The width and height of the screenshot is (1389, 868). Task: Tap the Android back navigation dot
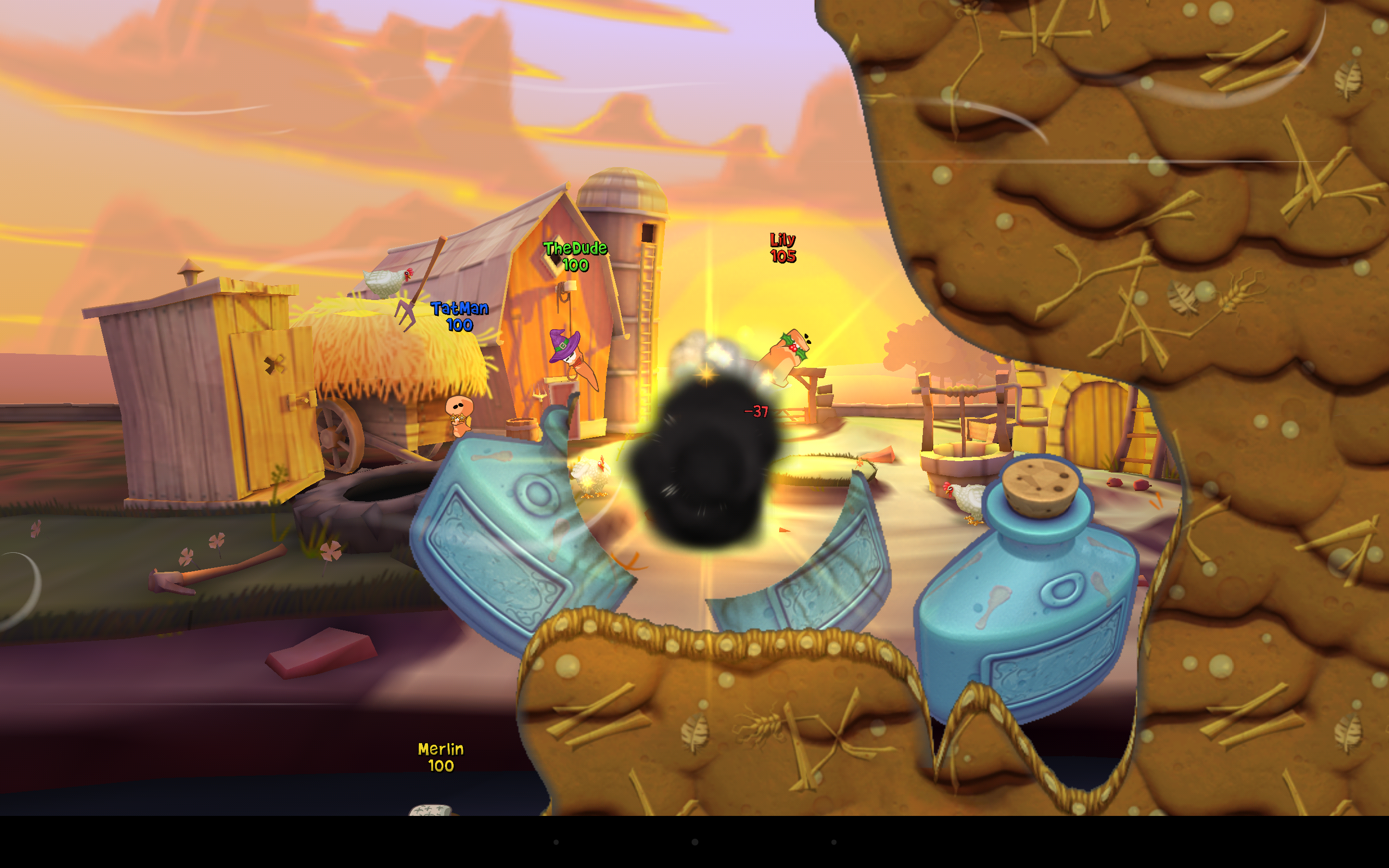[x=556, y=843]
